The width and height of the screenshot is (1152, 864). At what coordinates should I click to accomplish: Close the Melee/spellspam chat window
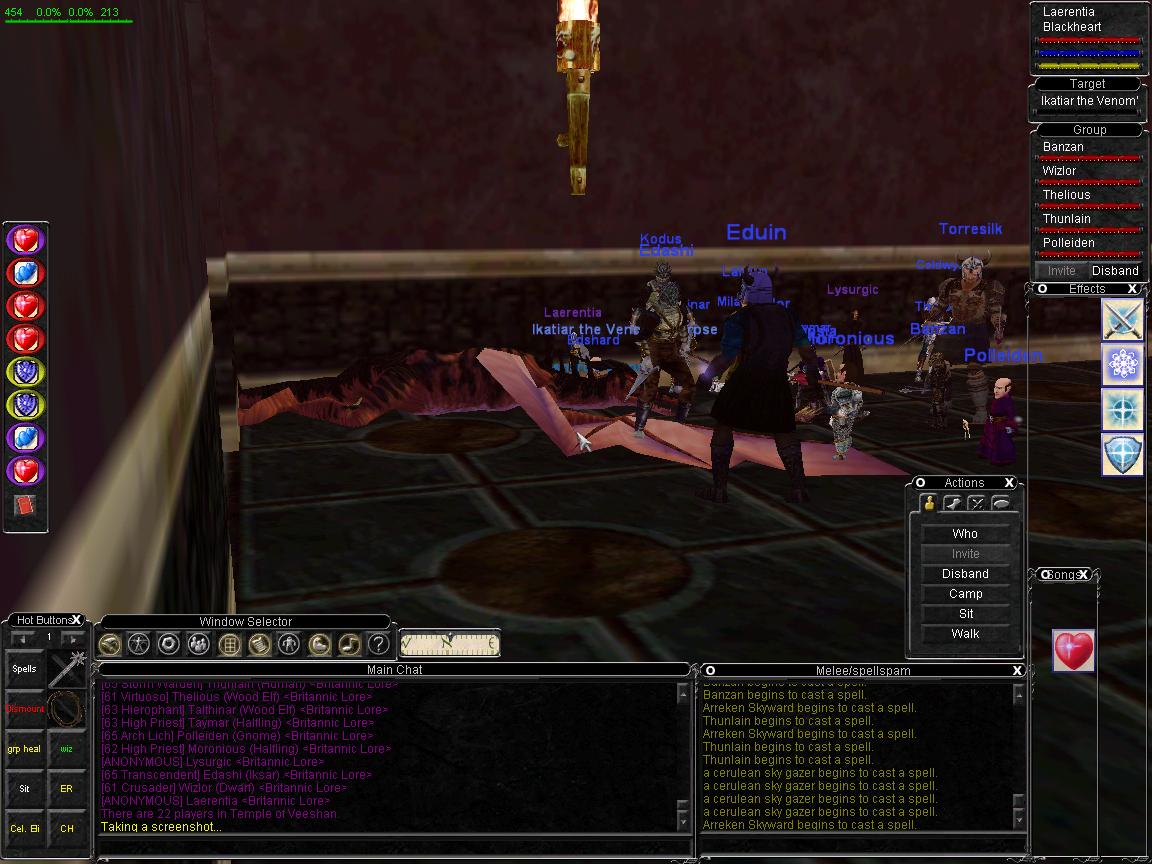tap(1017, 670)
